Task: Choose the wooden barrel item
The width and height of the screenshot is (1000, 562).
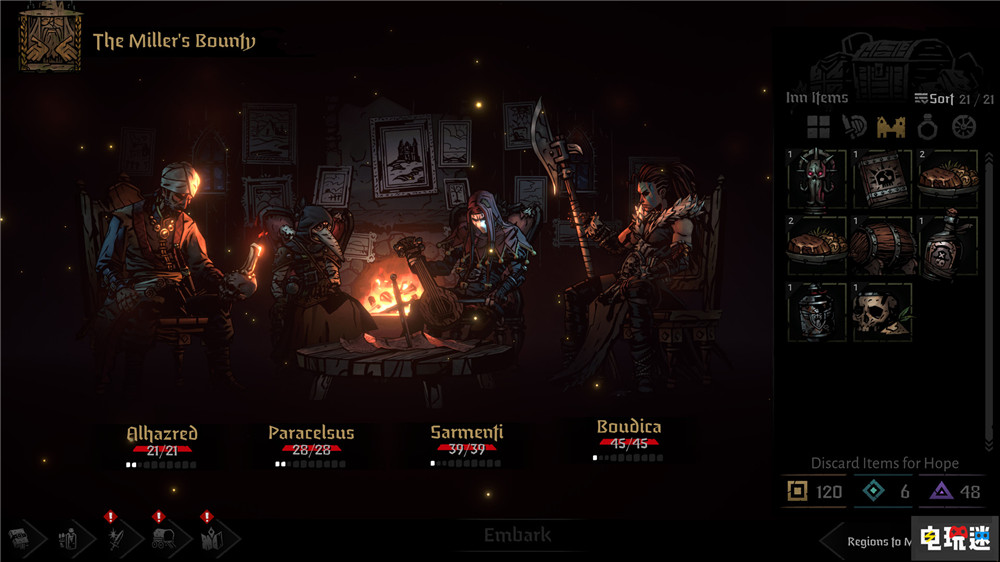Action: (x=882, y=245)
